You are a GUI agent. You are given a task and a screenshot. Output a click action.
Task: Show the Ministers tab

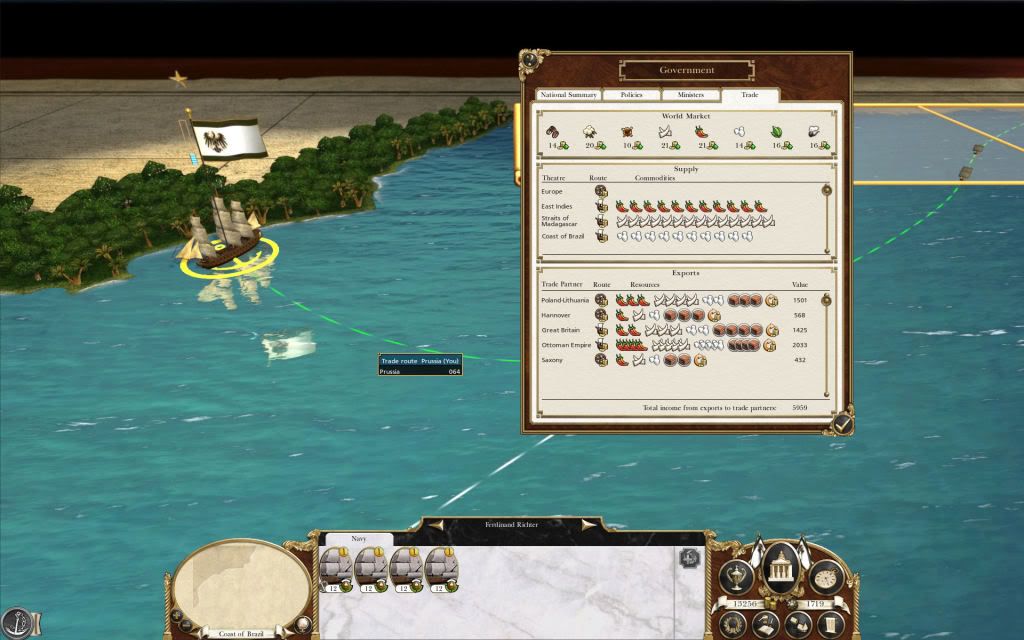click(690, 95)
